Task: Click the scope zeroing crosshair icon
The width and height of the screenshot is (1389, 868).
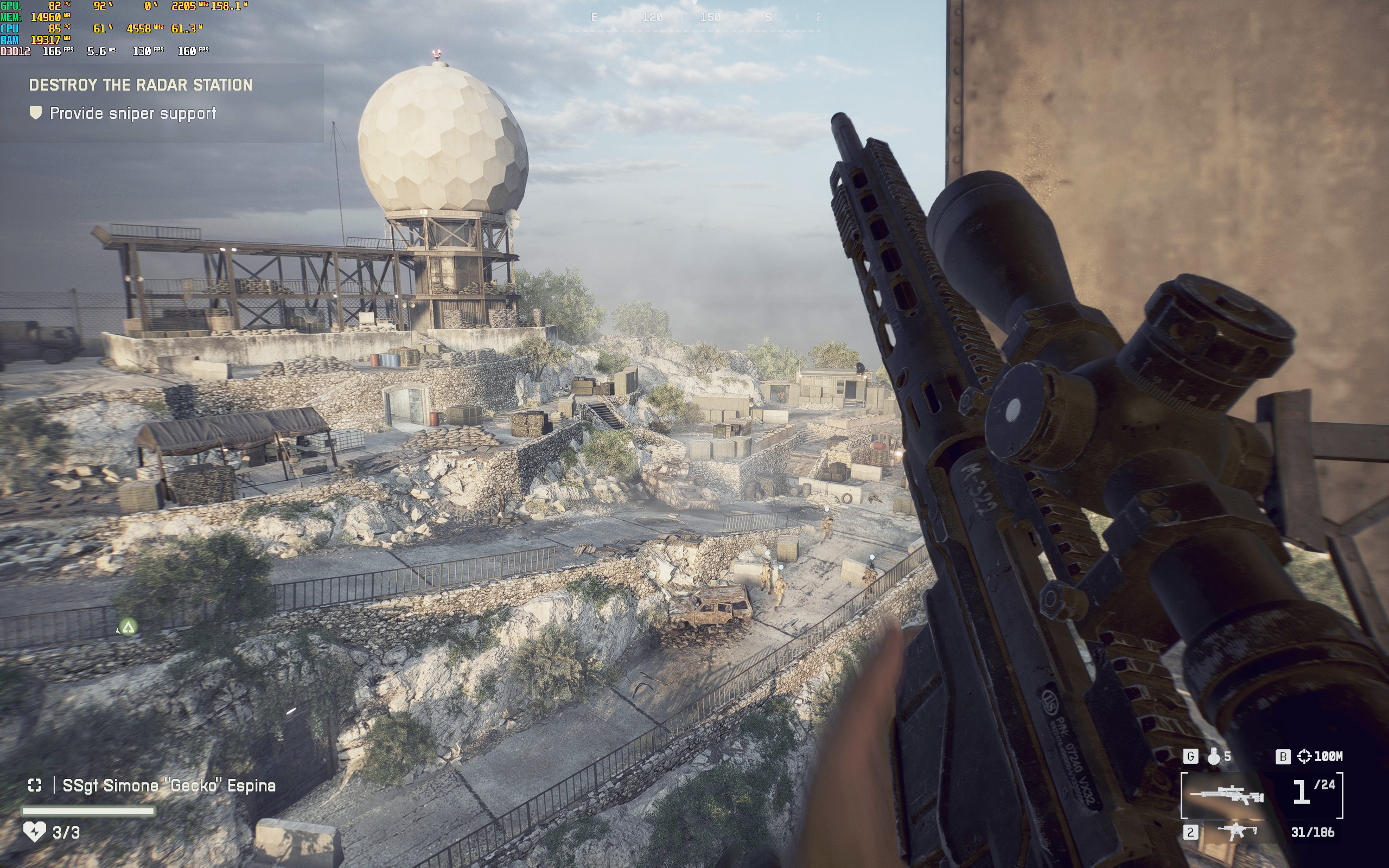Action: click(x=1304, y=757)
